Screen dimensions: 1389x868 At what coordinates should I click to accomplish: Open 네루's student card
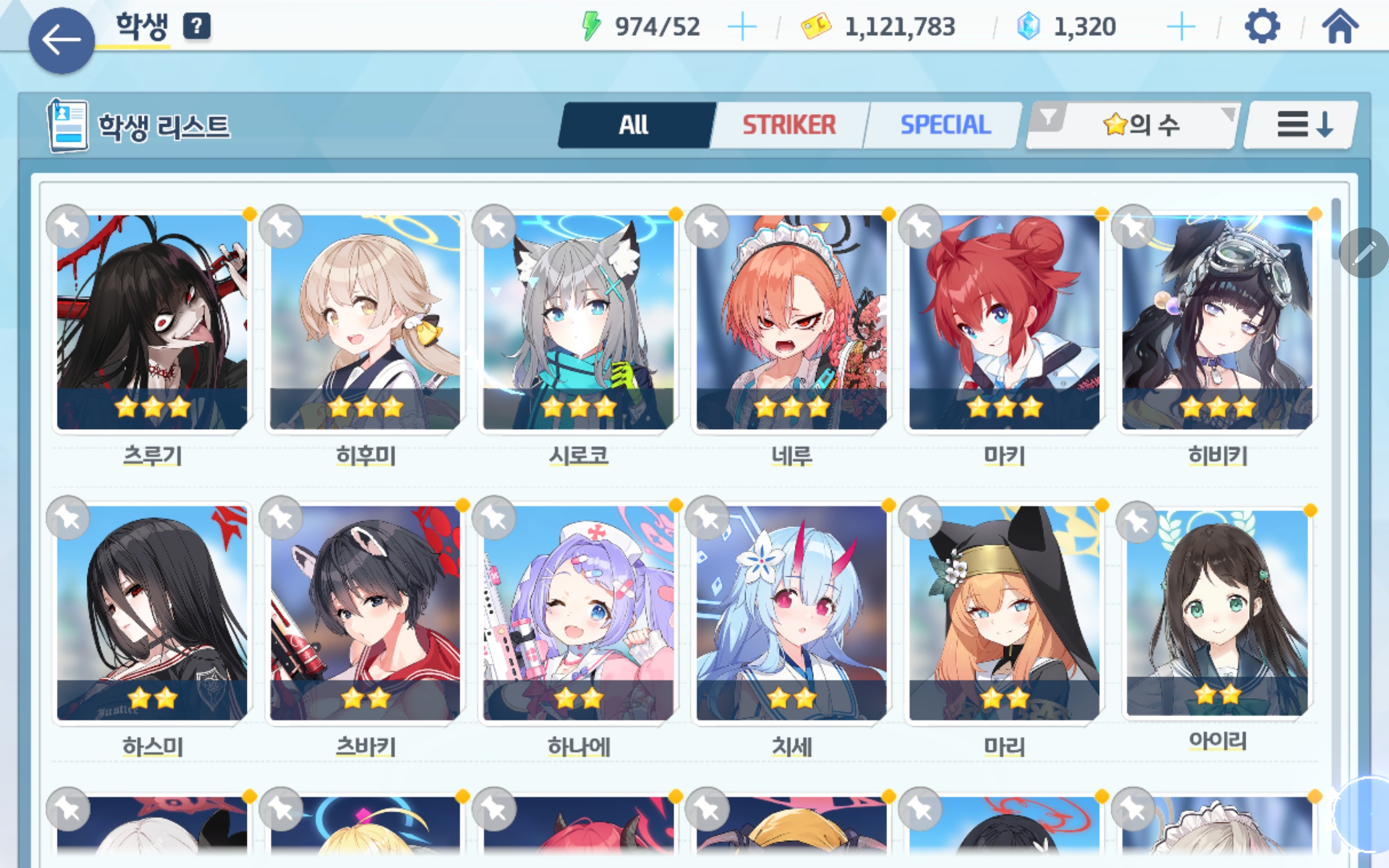(791, 322)
